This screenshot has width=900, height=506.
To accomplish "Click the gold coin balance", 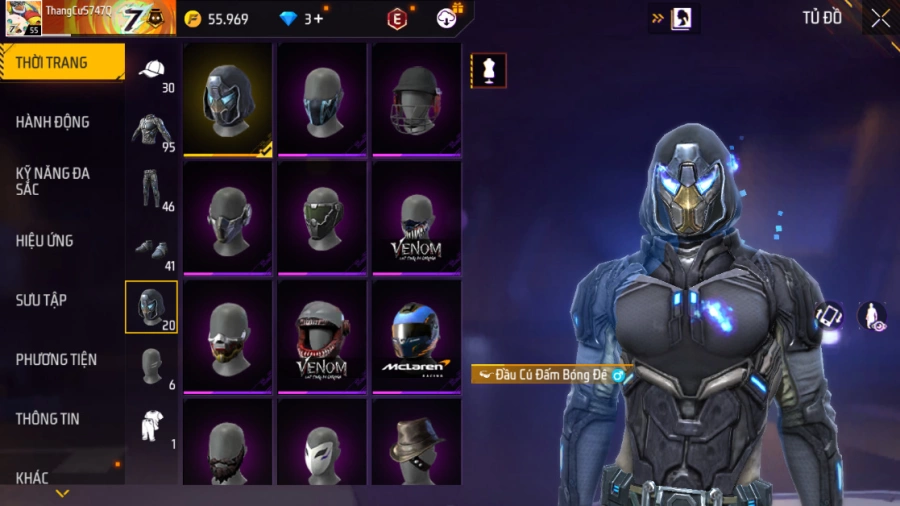I will click(217, 18).
